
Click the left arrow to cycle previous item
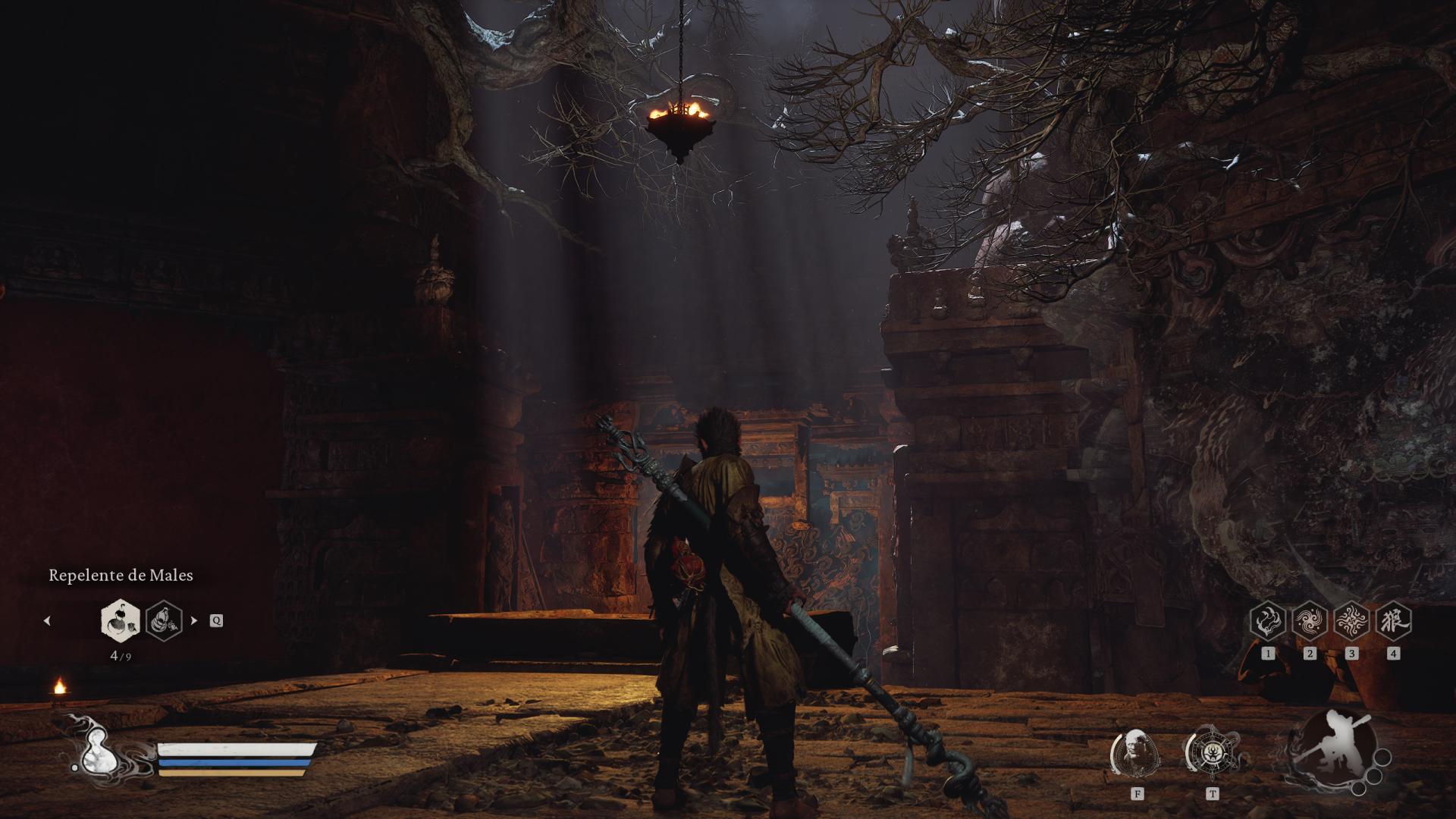pos(47,620)
